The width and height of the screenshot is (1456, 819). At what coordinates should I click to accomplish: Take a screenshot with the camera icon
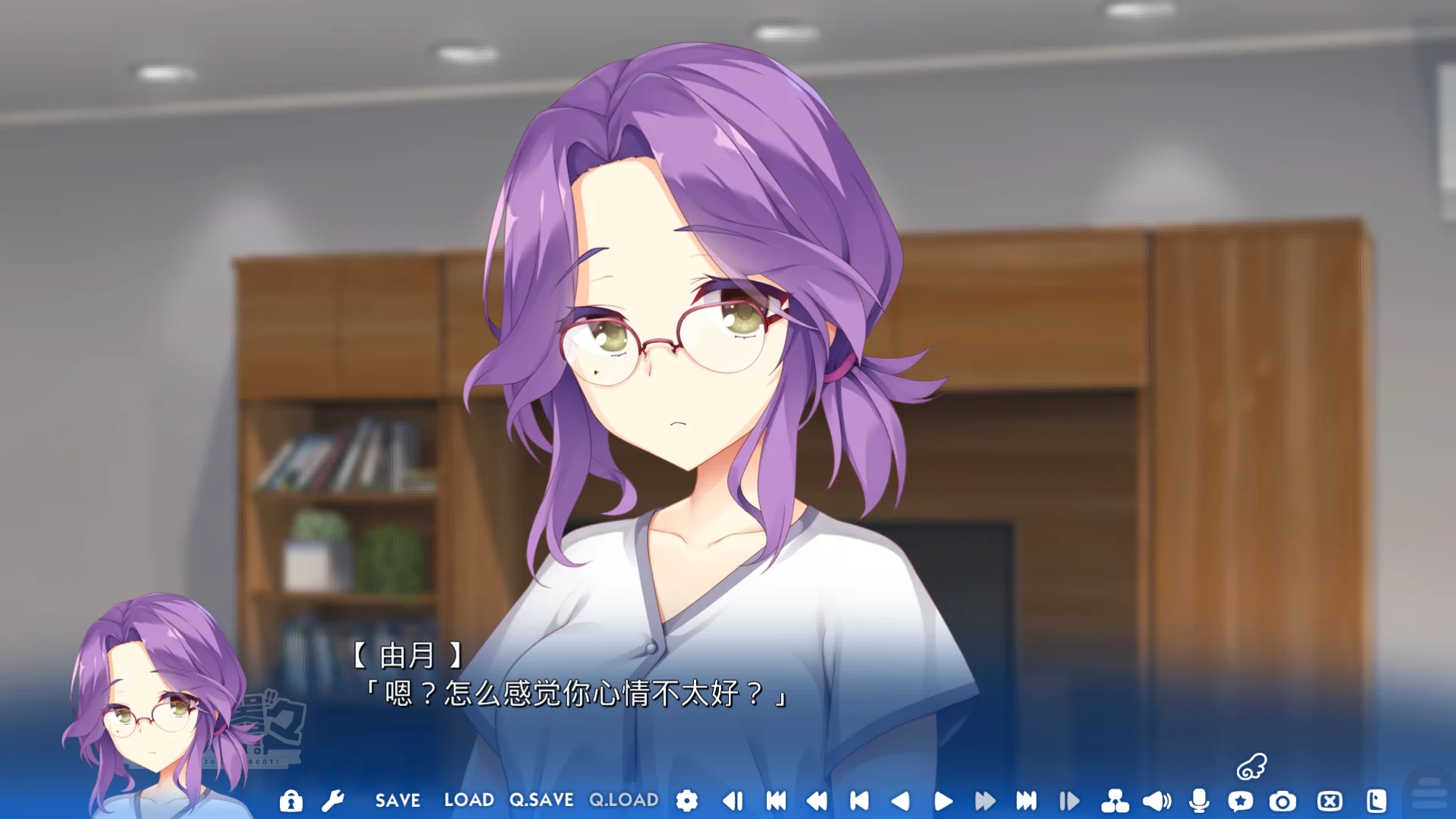click(1282, 800)
